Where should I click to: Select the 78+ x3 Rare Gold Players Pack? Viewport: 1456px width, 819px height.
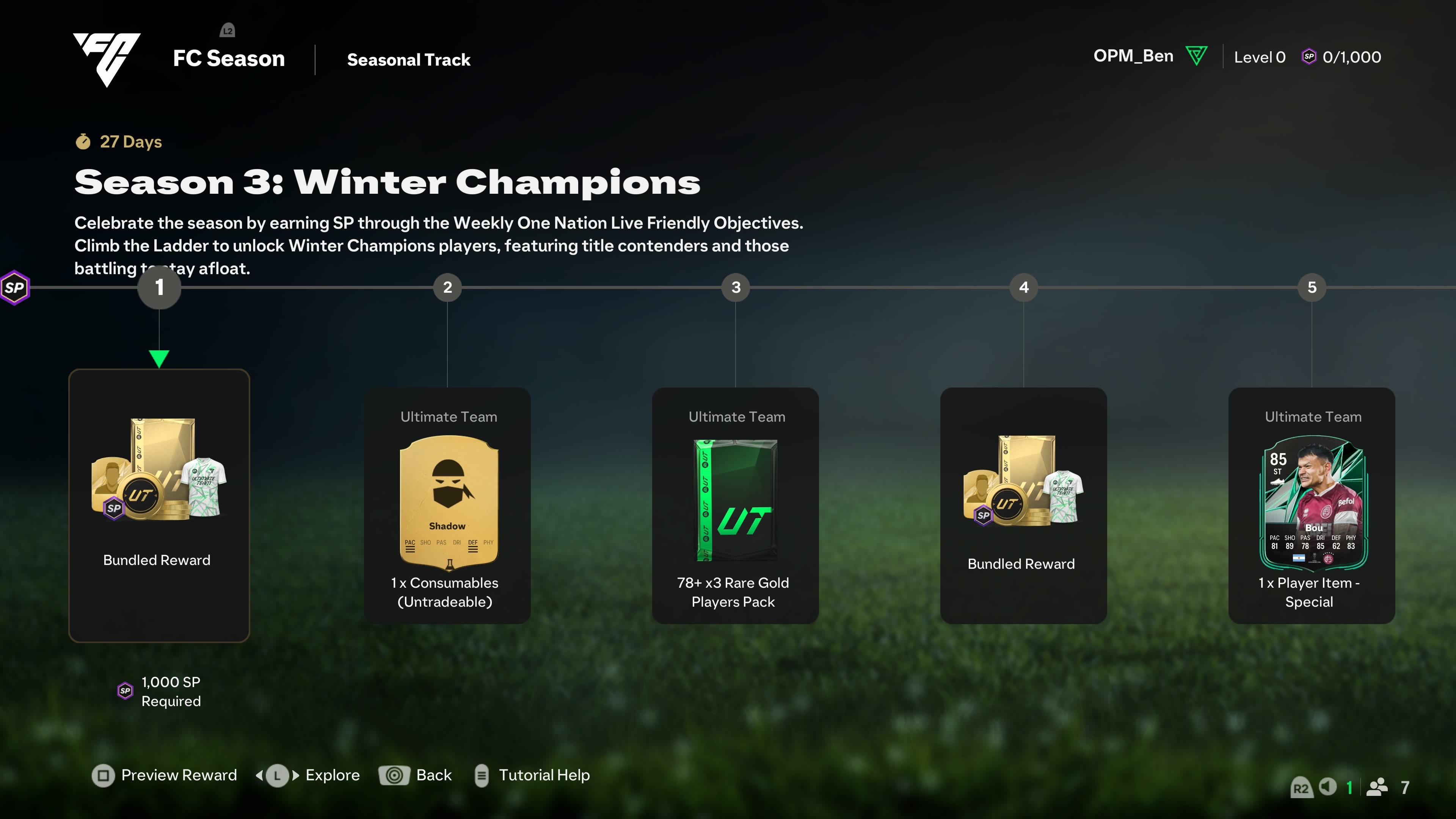point(735,505)
